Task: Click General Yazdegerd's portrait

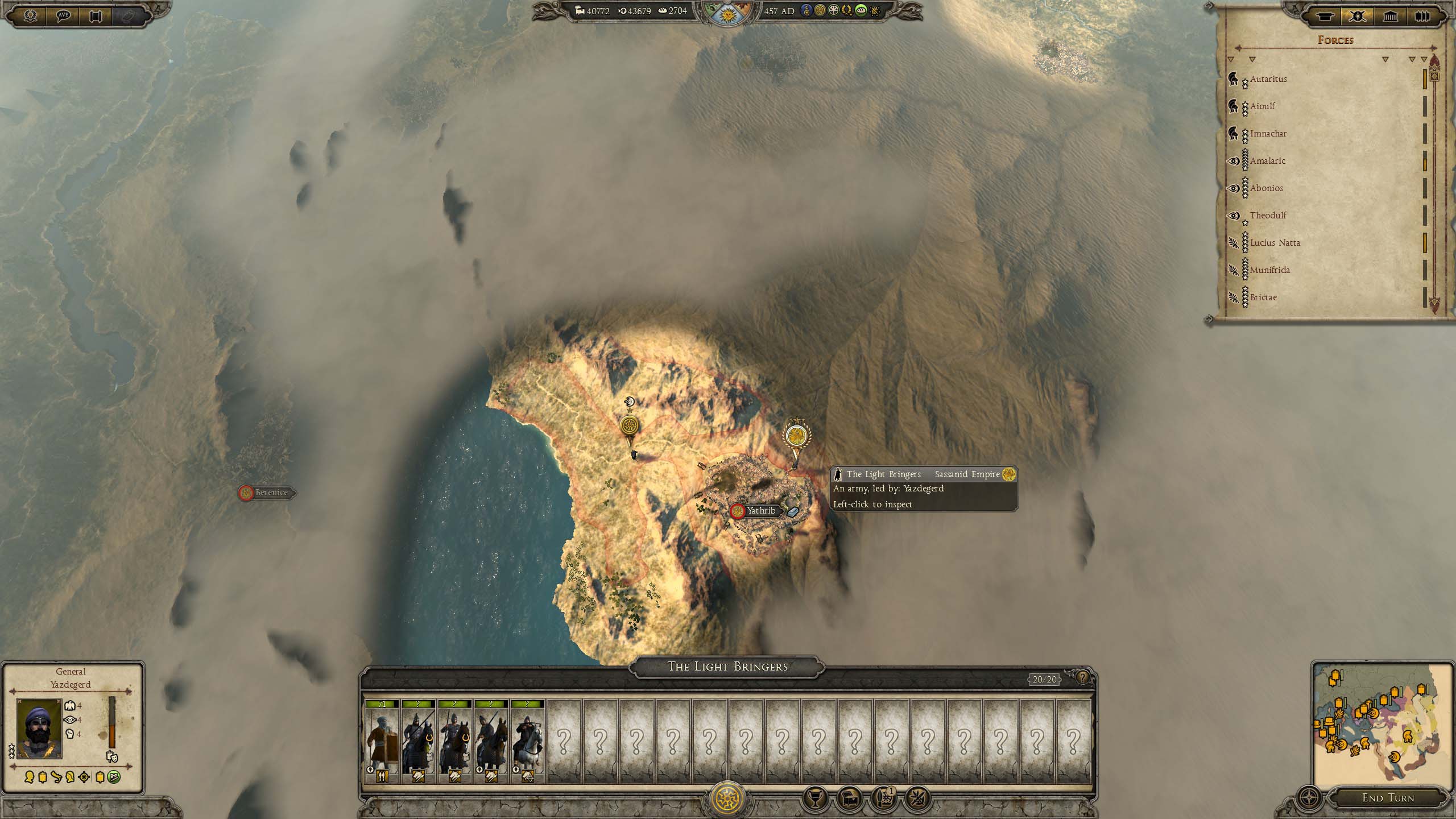Action: tap(39, 729)
